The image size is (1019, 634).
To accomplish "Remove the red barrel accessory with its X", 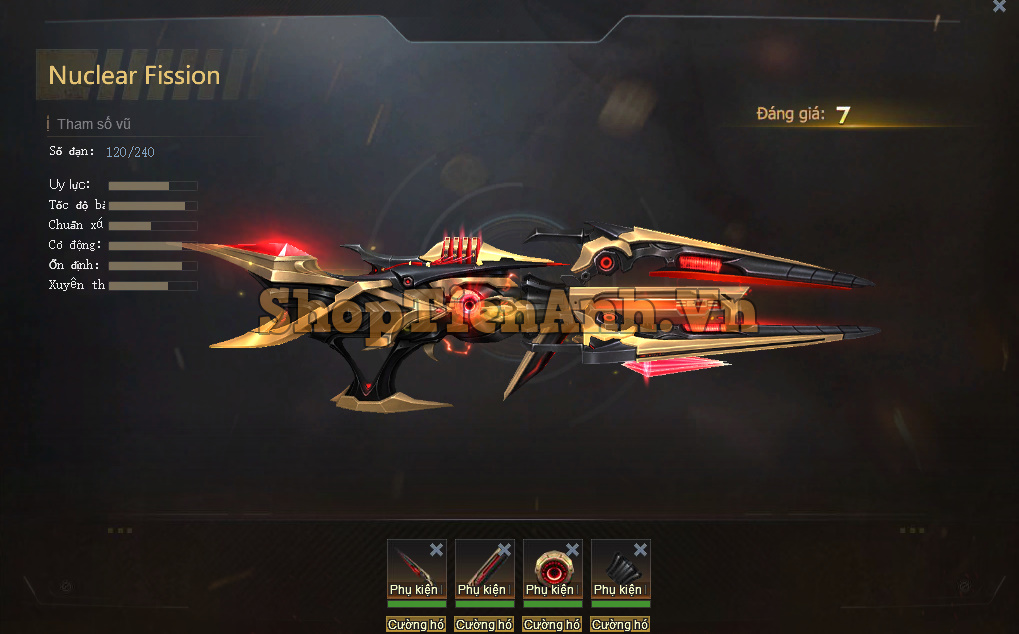I will pos(504,549).
